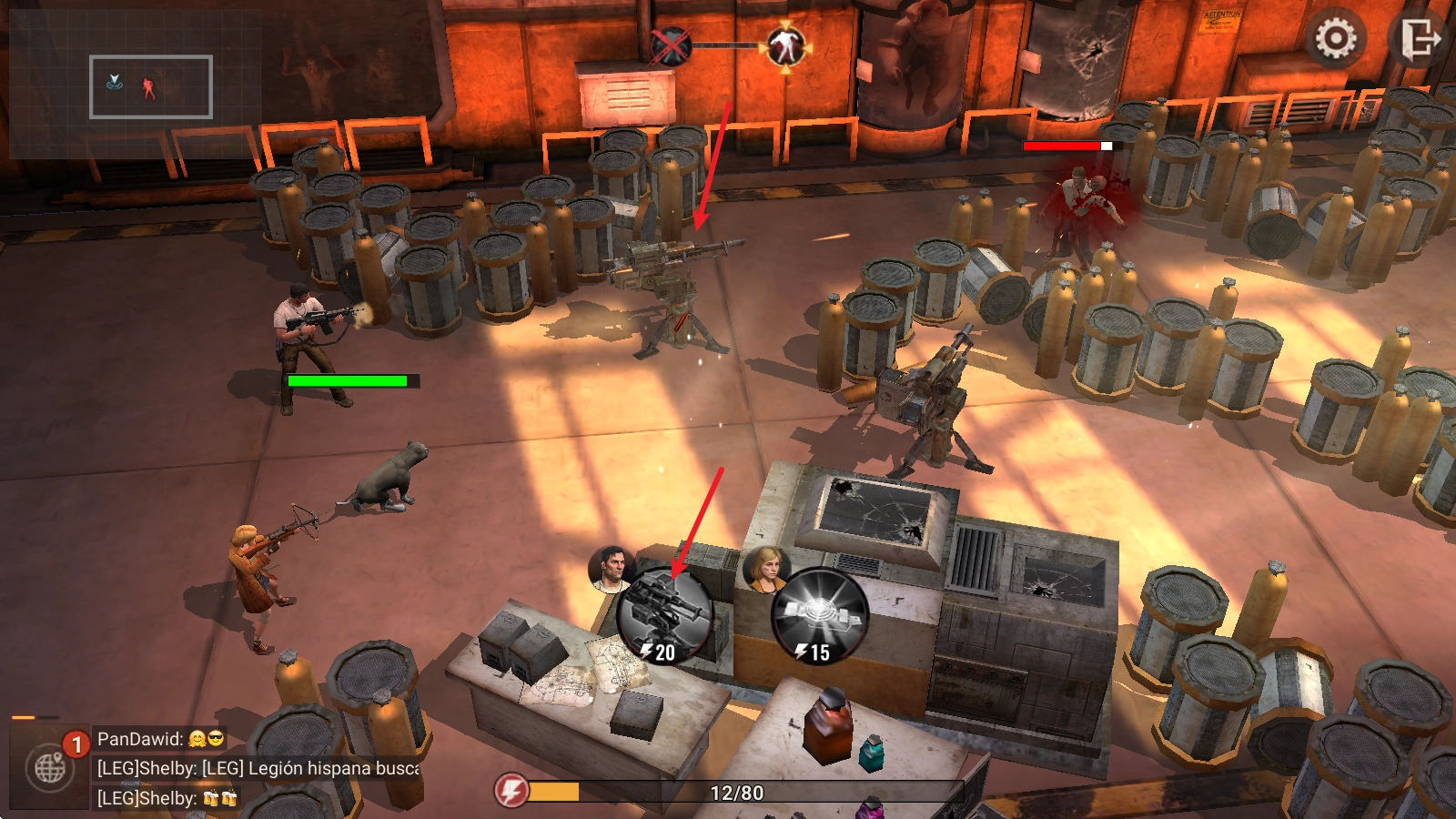Image resolution: width=1456 pixels, height=819 pixels.
Task: Select the male hero portrait
Action: [612, 569]
